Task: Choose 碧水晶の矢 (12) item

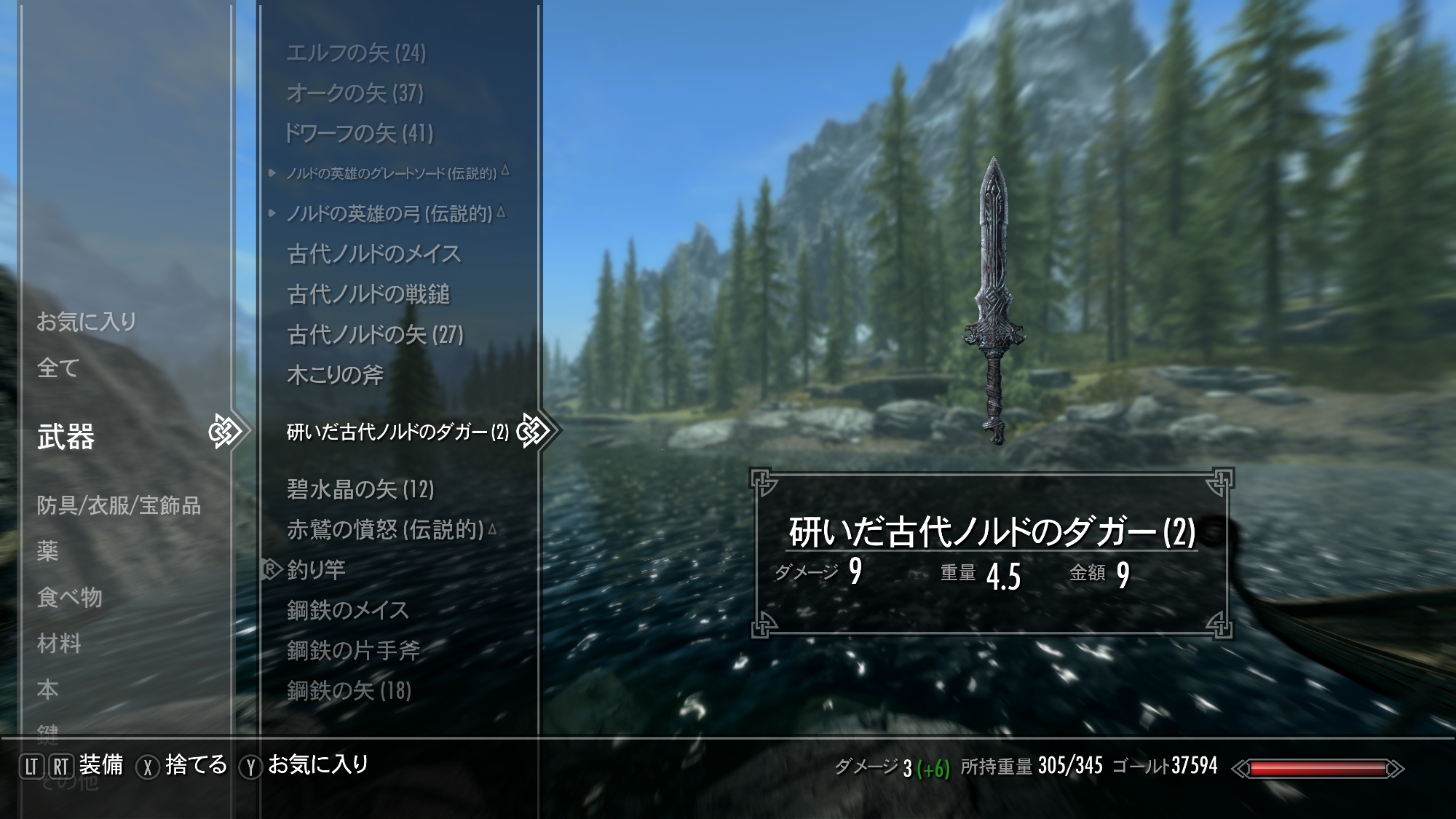Action: point(360,489)
